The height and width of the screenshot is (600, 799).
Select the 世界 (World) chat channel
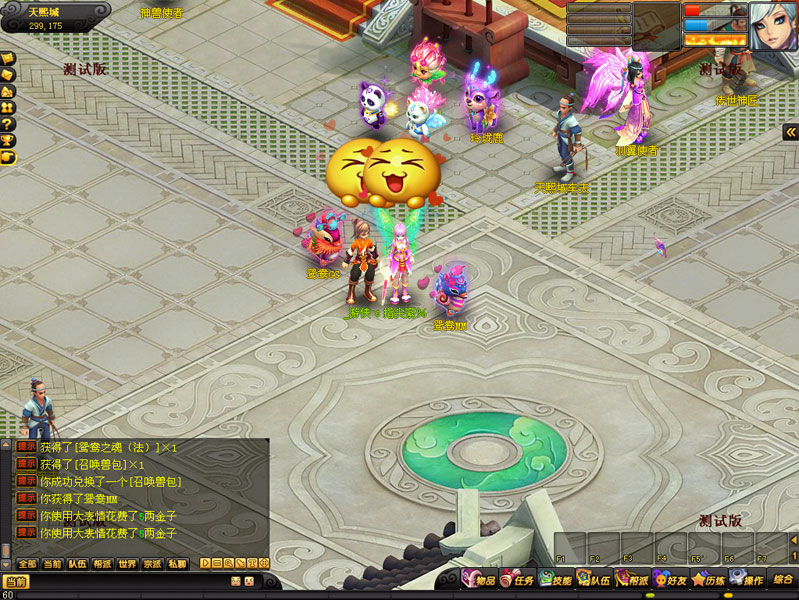click(x=127, y=564)
